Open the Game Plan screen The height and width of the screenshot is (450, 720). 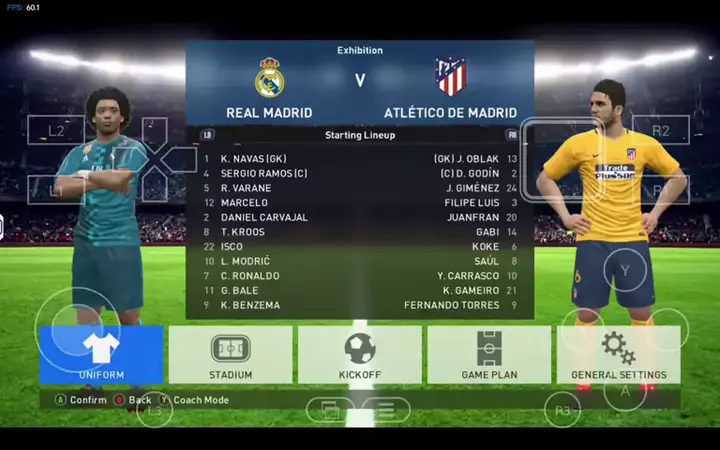tap(489, 354)
